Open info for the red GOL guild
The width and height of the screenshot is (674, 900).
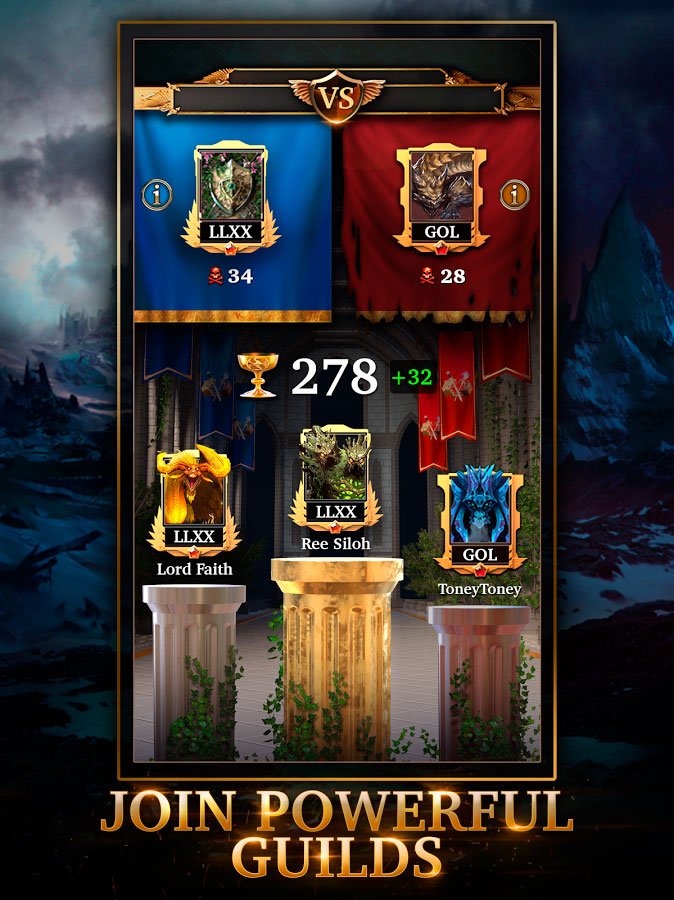[x=515, y=195]
